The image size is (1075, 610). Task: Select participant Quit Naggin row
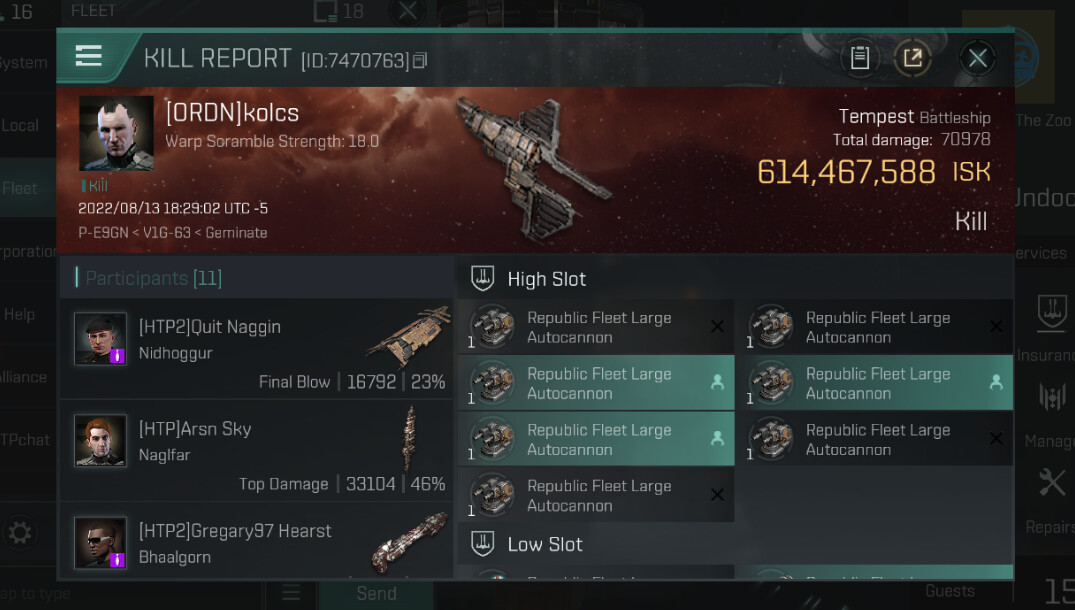256,348
